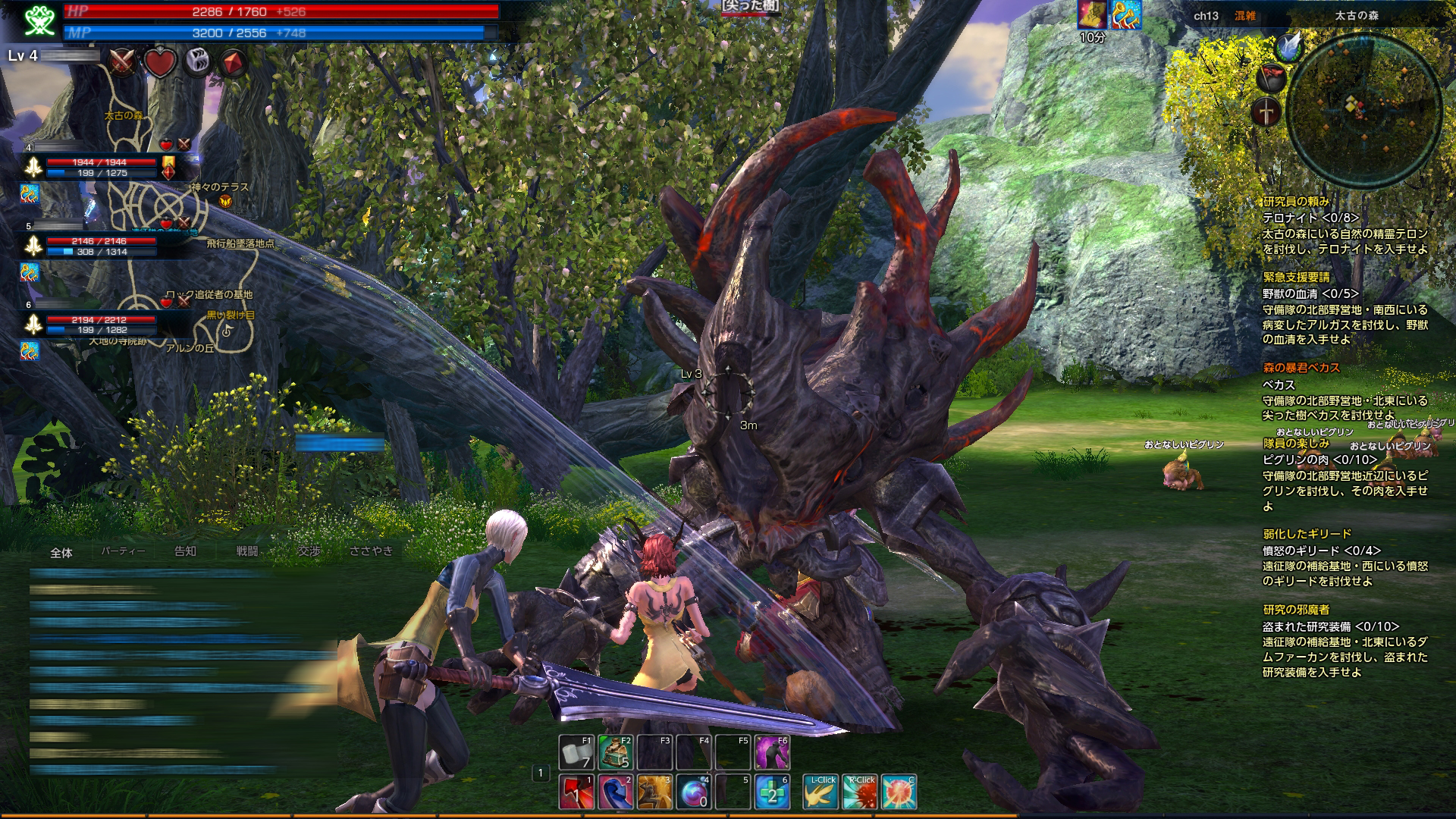The image size is (1456, 819).
Task: Switch to the 全体 chat tab
Action: point(61,553)
